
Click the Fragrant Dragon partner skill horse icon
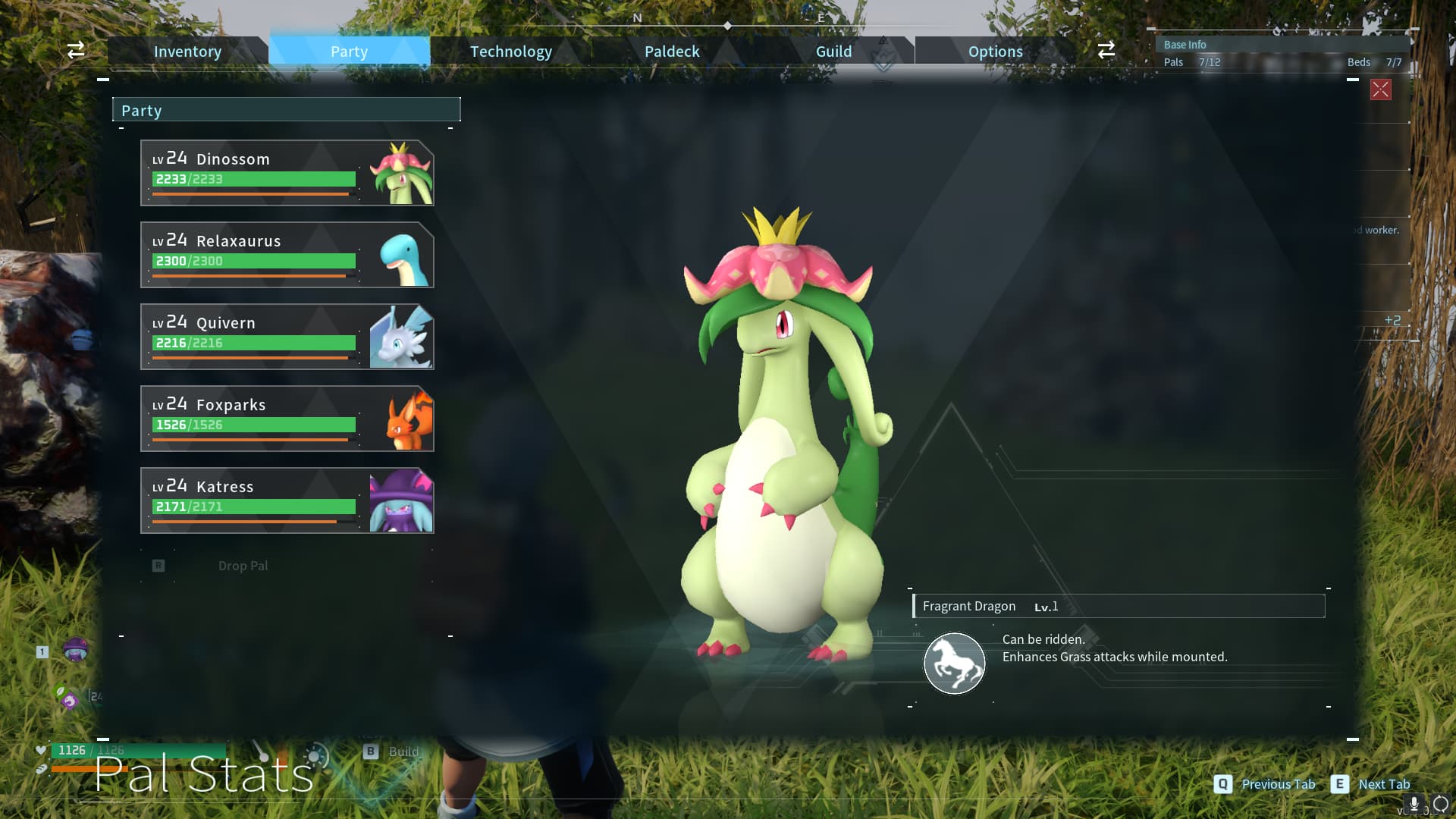click(x=954, y=664)
